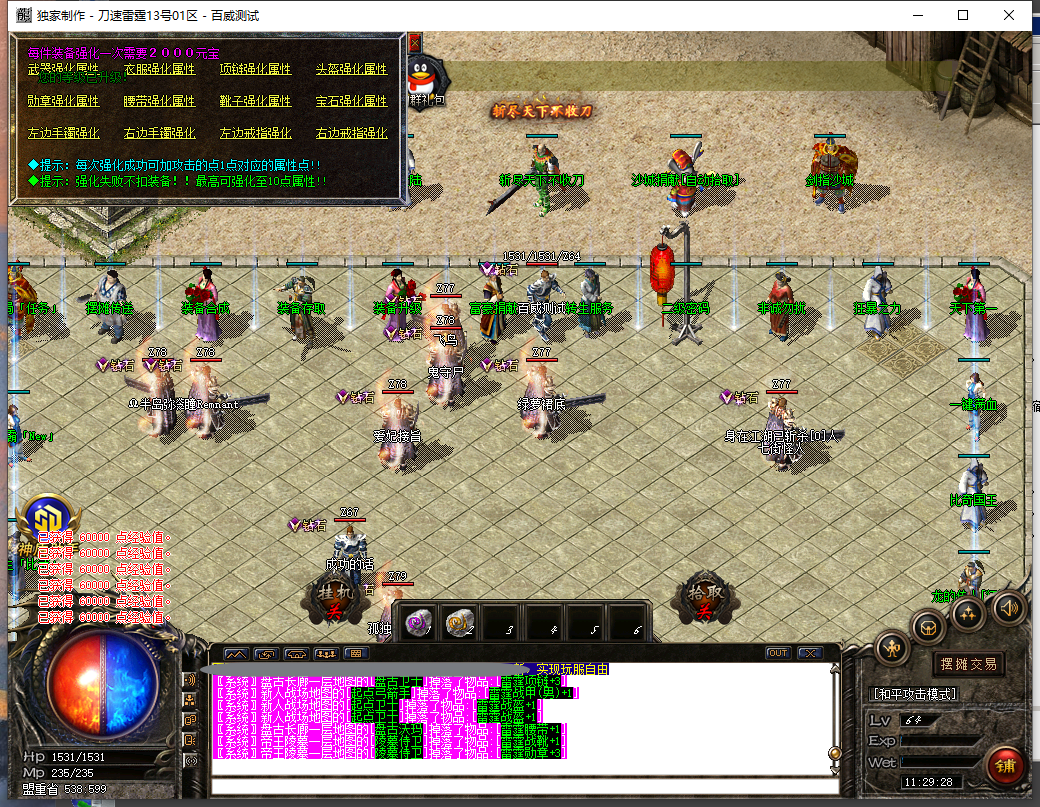
Task: Click 宝石强化属性 gem enhancement link
Action: (351, 102)
